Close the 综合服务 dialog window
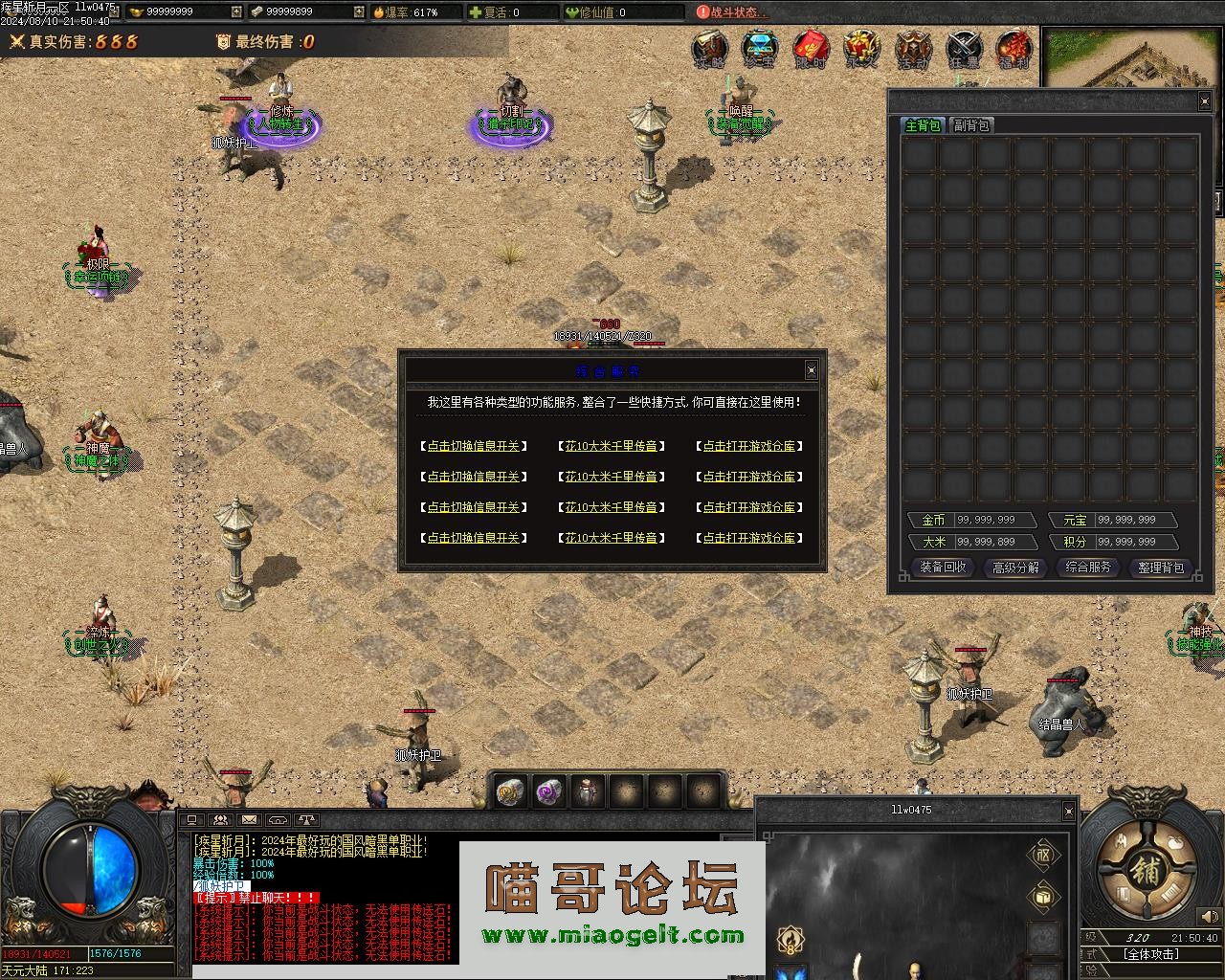Image resolution: width=1225 pixels, height=980 pixels. click(811, 370)
